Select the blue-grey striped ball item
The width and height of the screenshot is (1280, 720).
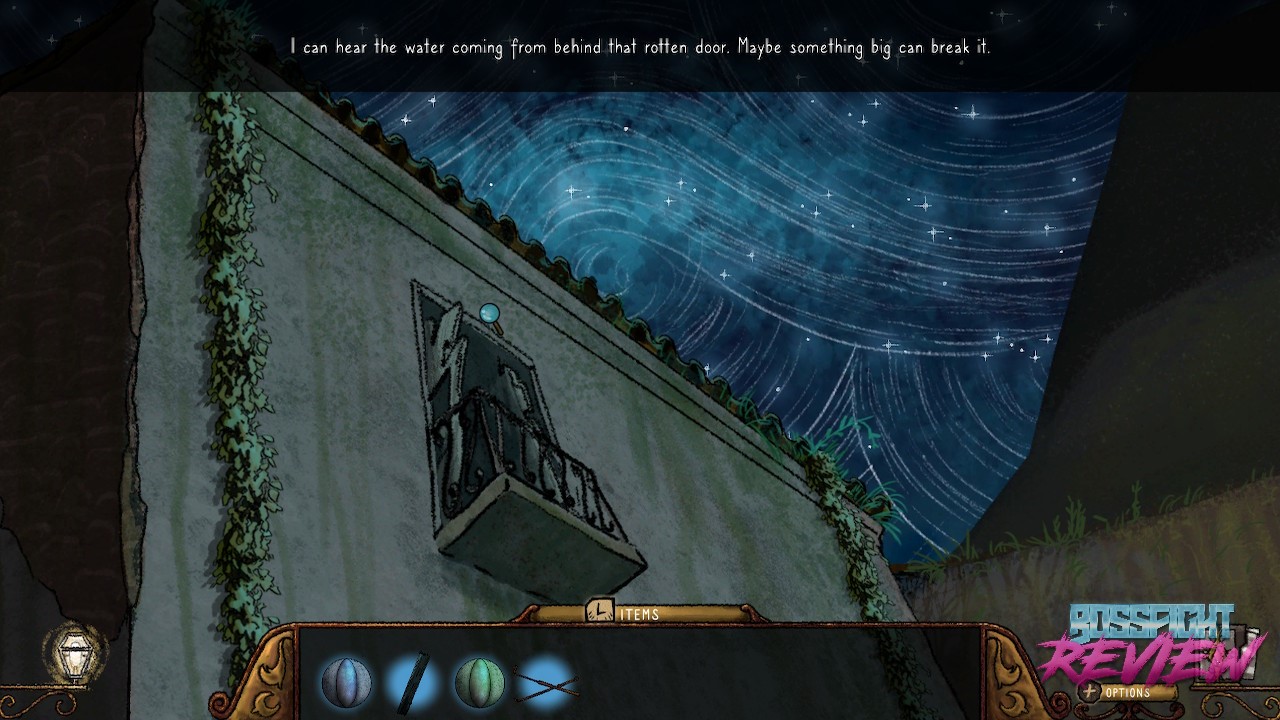346,683
